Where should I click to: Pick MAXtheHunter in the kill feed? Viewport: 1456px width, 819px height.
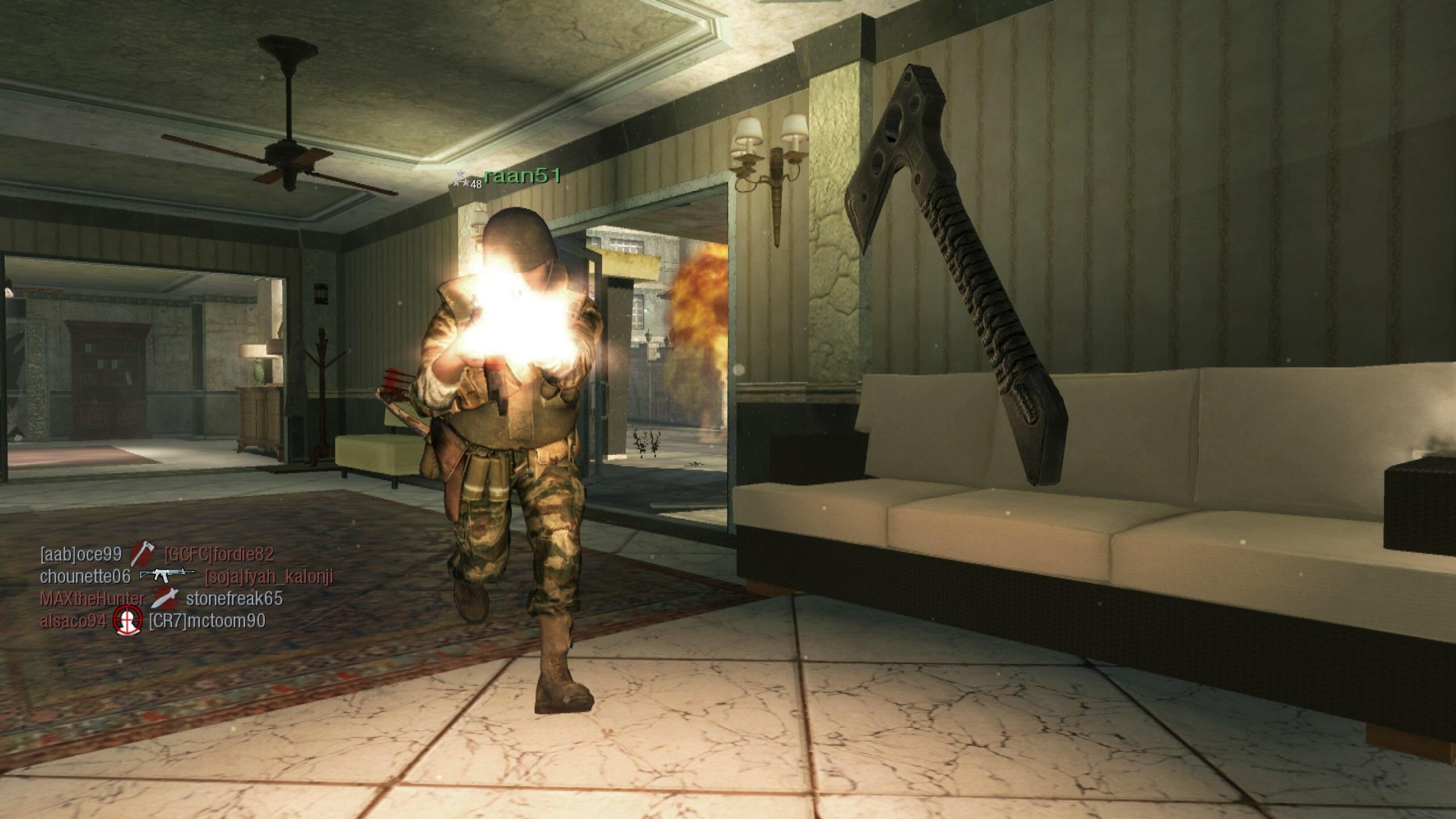coord(92,598)
